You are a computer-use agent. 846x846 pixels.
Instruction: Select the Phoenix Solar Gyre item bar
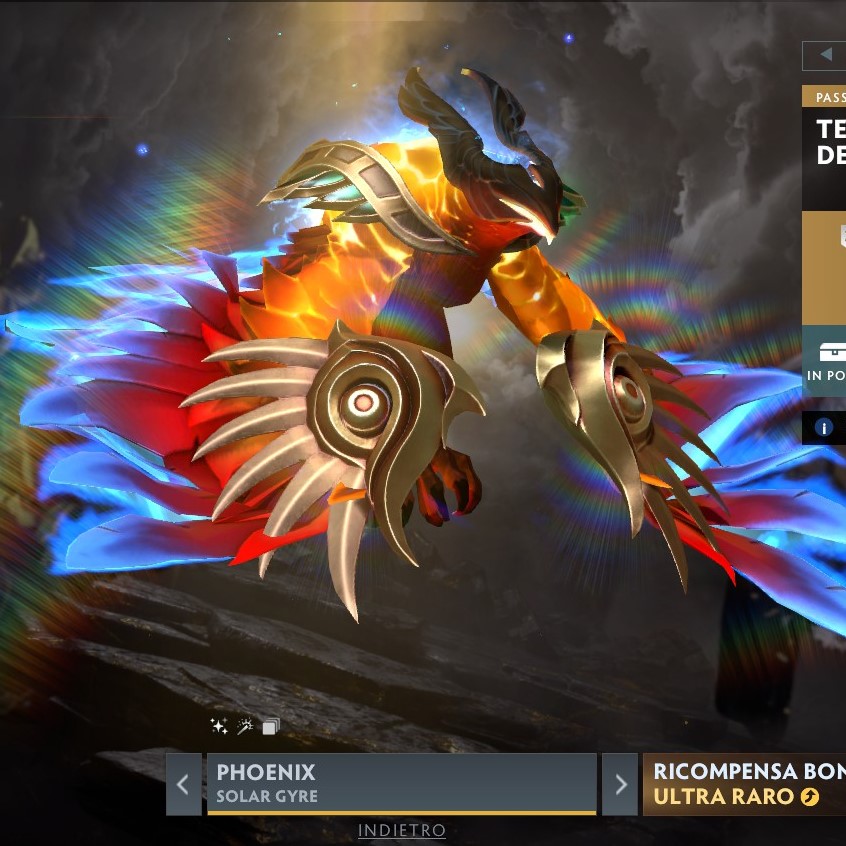pyautogui.click(x=401, y=784)
